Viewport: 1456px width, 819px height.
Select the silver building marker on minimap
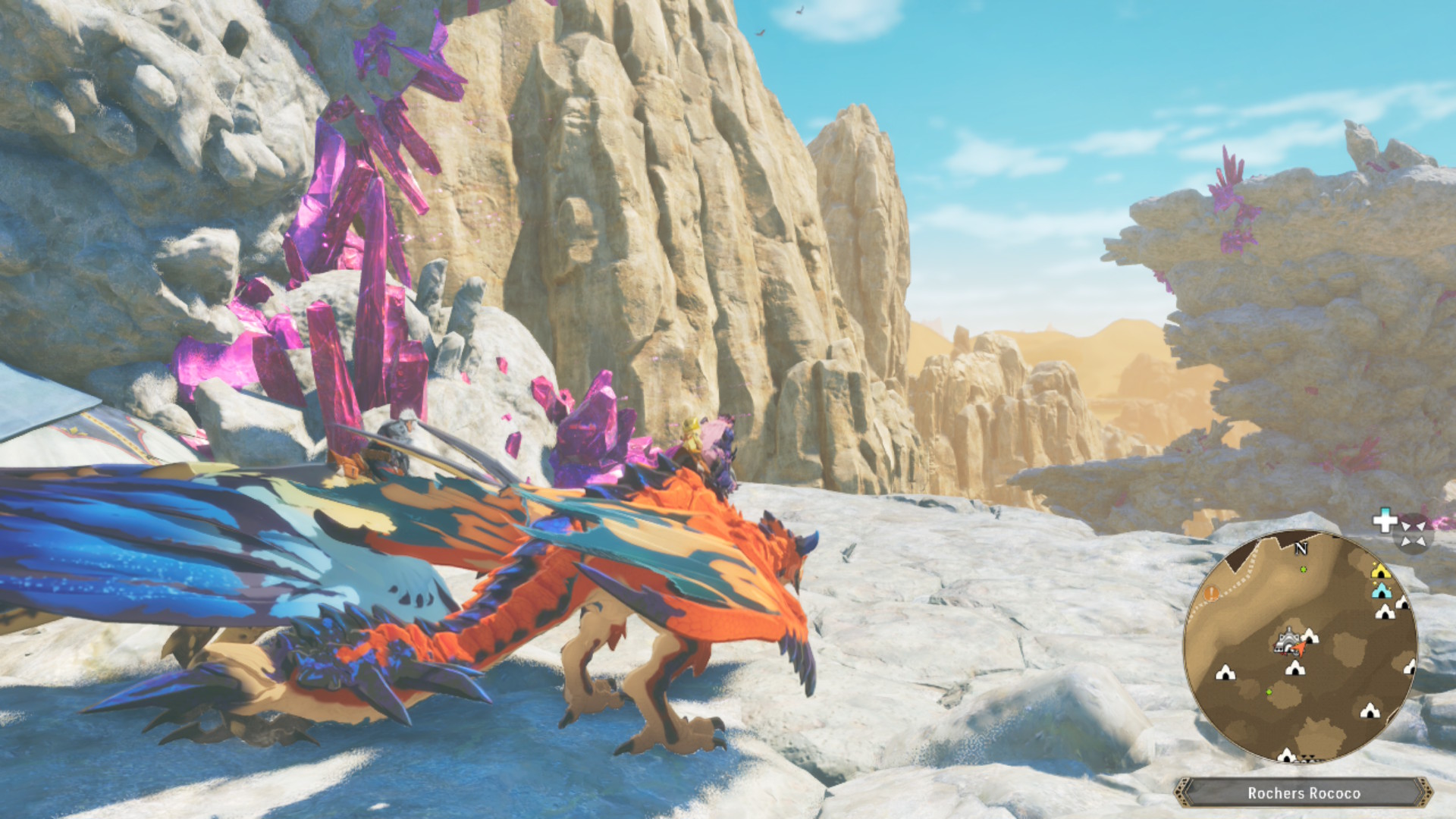1286,642
